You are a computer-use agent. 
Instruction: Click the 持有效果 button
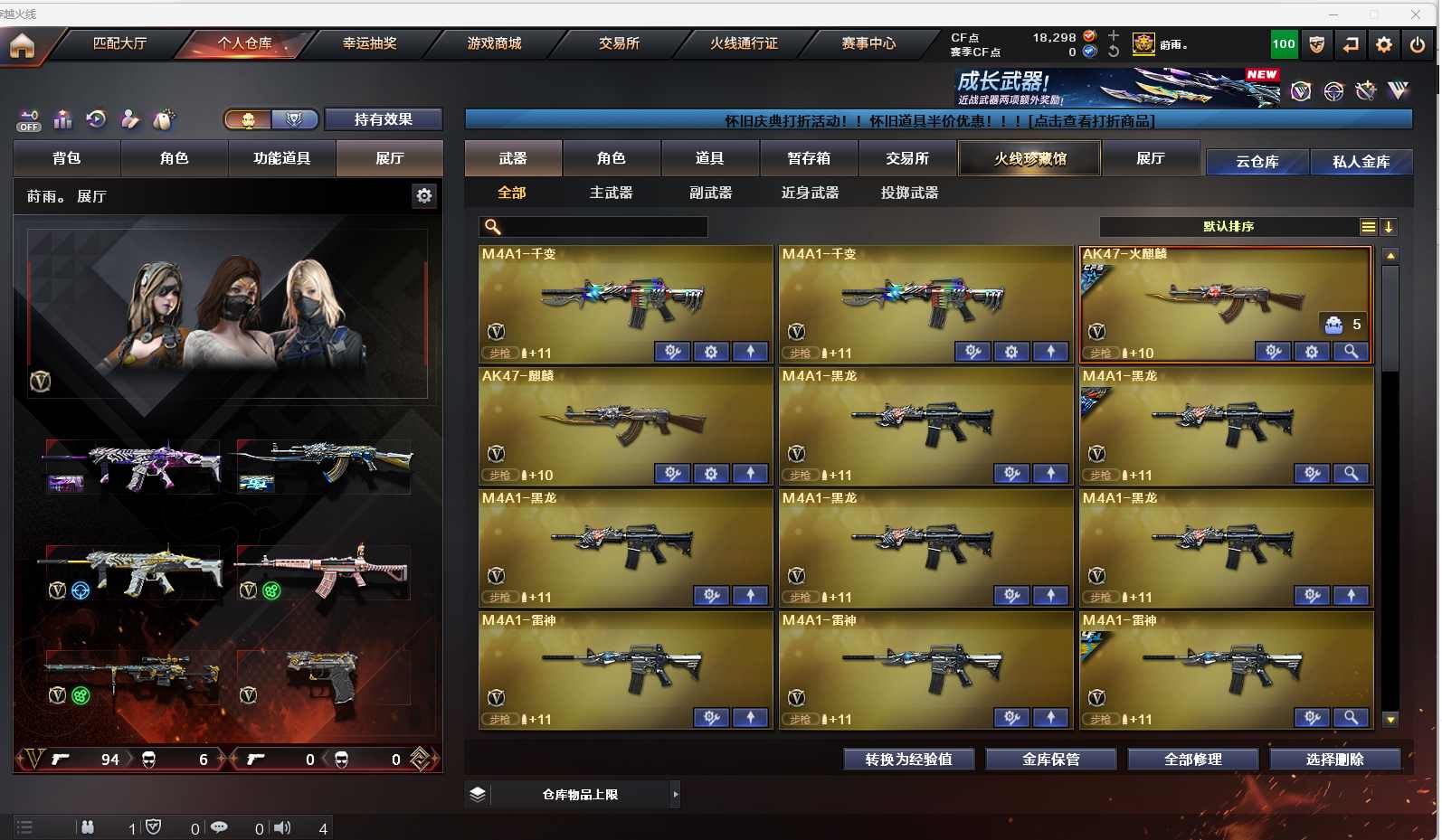pyautogui.click(x=383, y=119)
